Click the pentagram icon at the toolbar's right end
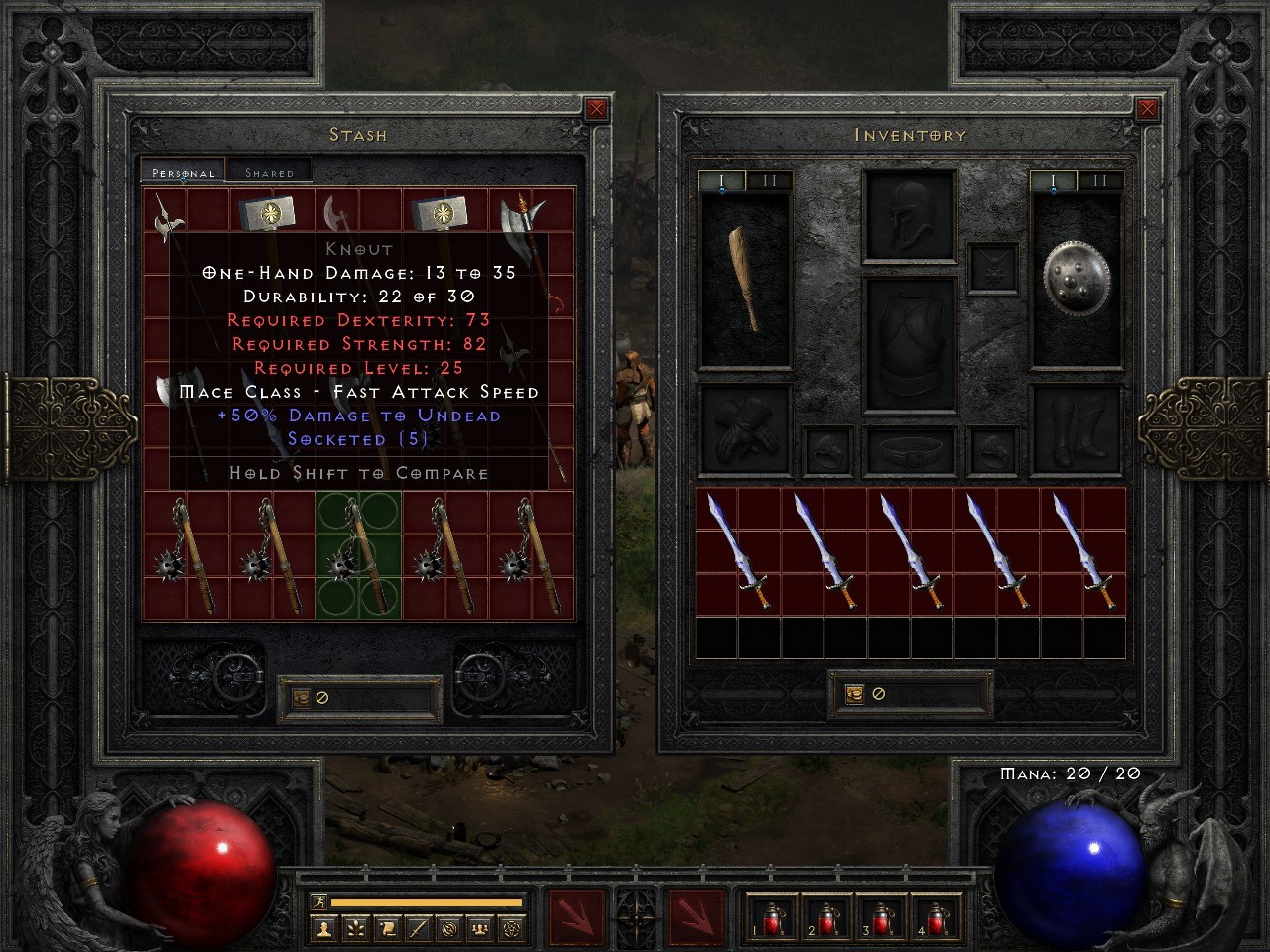Image resolution: width=1270 pixels, height=952 pixels. coord(511,927)
